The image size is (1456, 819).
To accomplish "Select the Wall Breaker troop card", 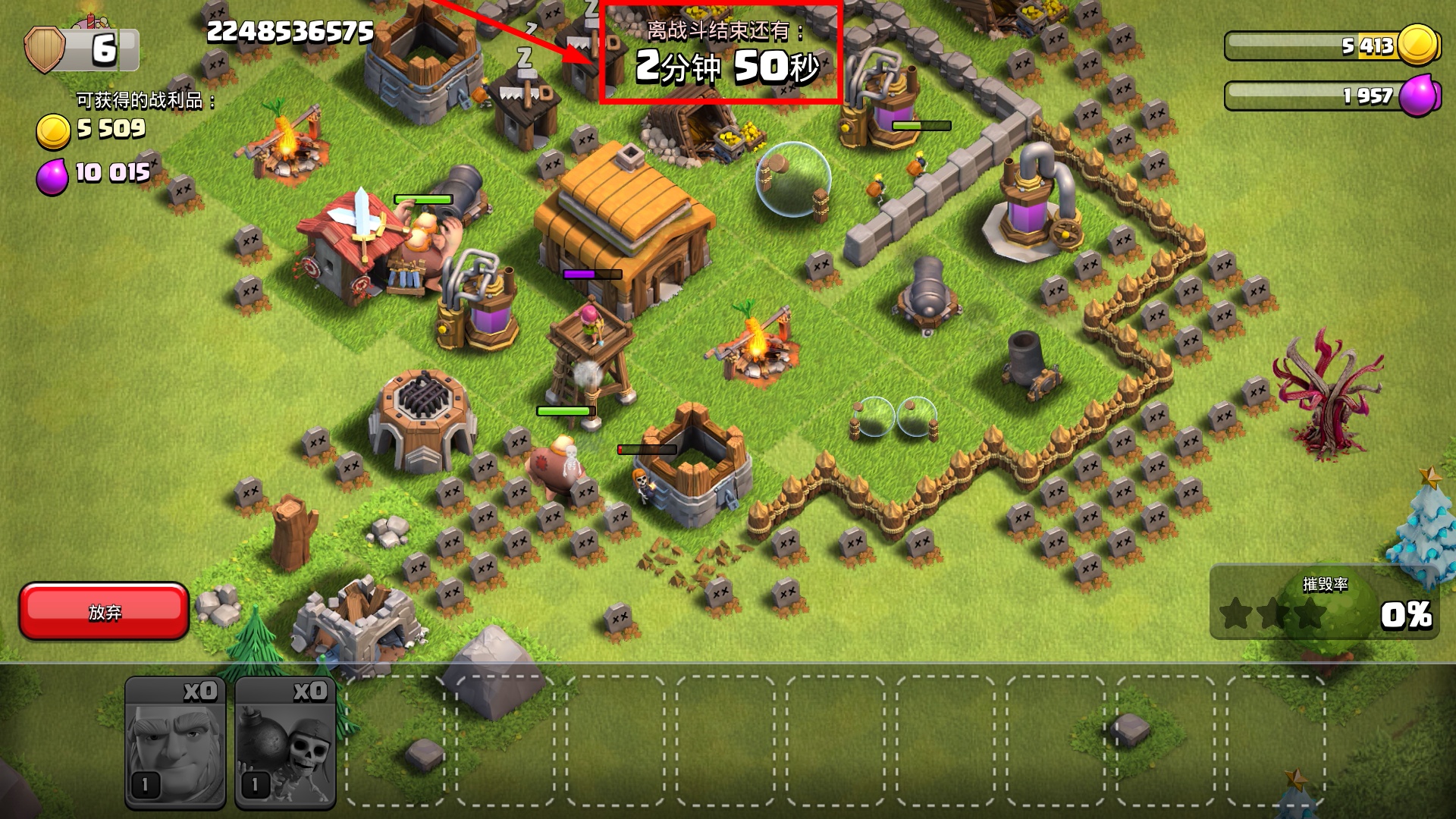I will click(285, 743).
